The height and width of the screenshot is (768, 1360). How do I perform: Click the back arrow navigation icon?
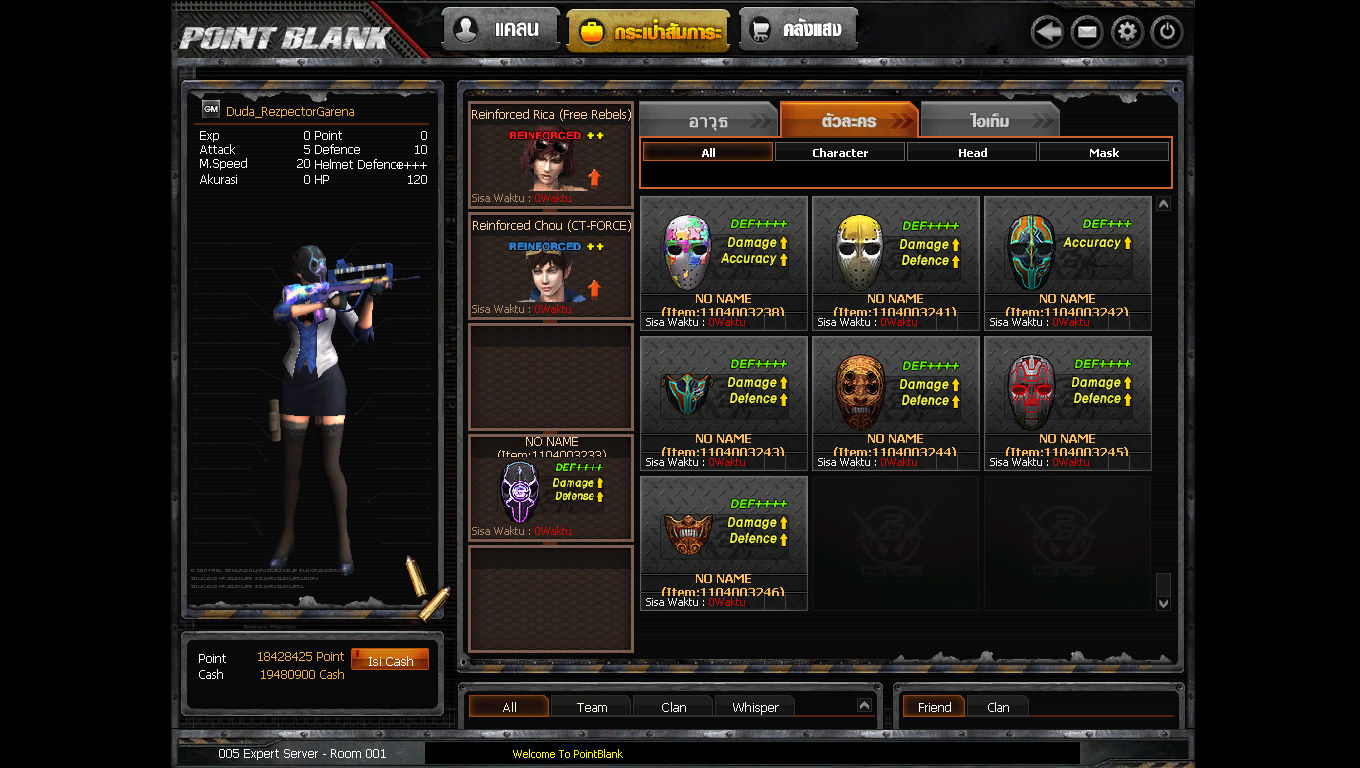(1047, 31)
